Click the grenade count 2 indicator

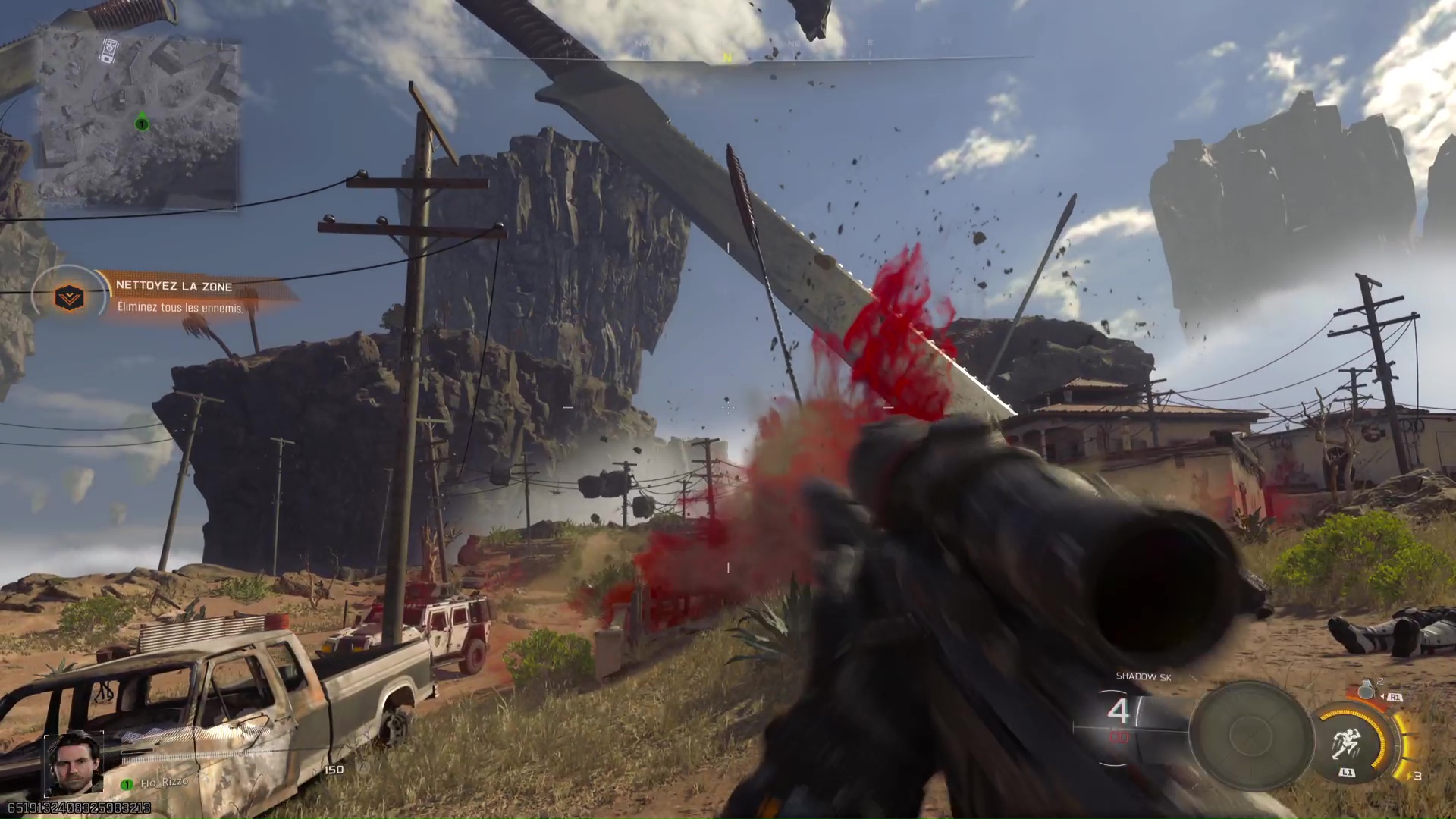pos(1381,681)
